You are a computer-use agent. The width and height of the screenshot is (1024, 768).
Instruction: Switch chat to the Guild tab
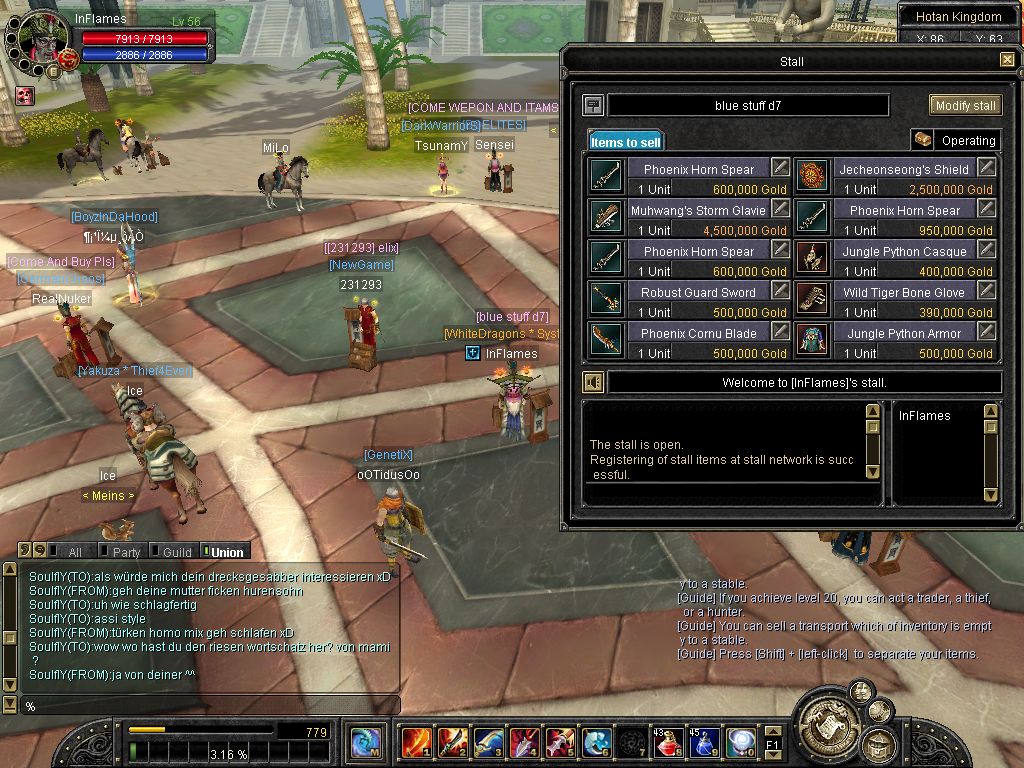pos(172,551)
